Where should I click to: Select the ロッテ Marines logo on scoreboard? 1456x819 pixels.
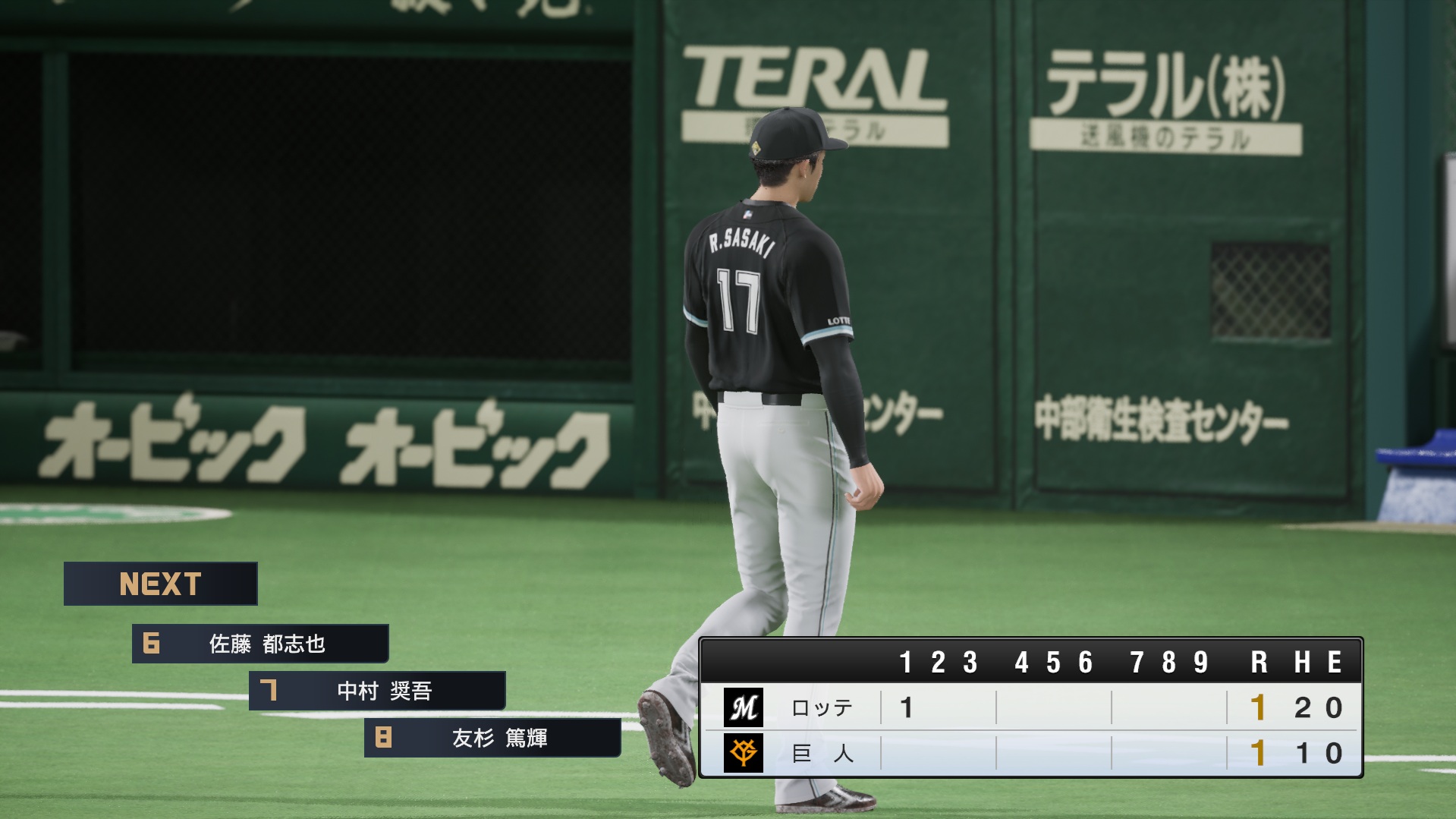pyautogui.click(x=743, y=707)
